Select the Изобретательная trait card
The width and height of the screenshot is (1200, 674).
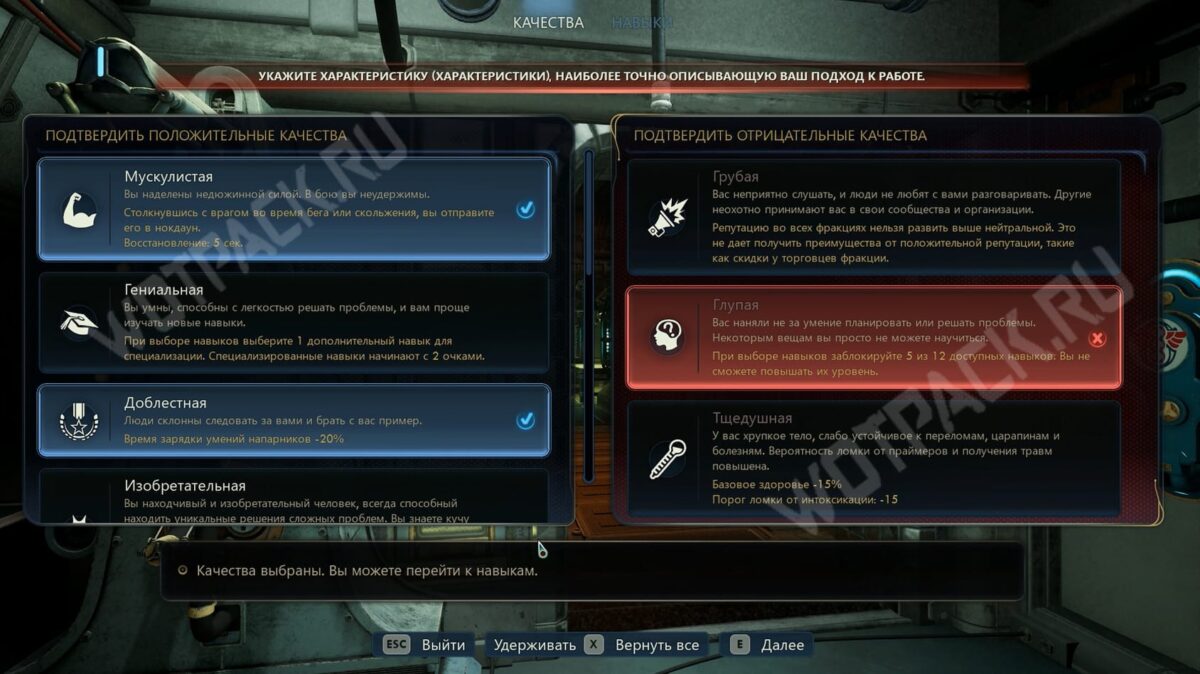[x=294, y=496]
